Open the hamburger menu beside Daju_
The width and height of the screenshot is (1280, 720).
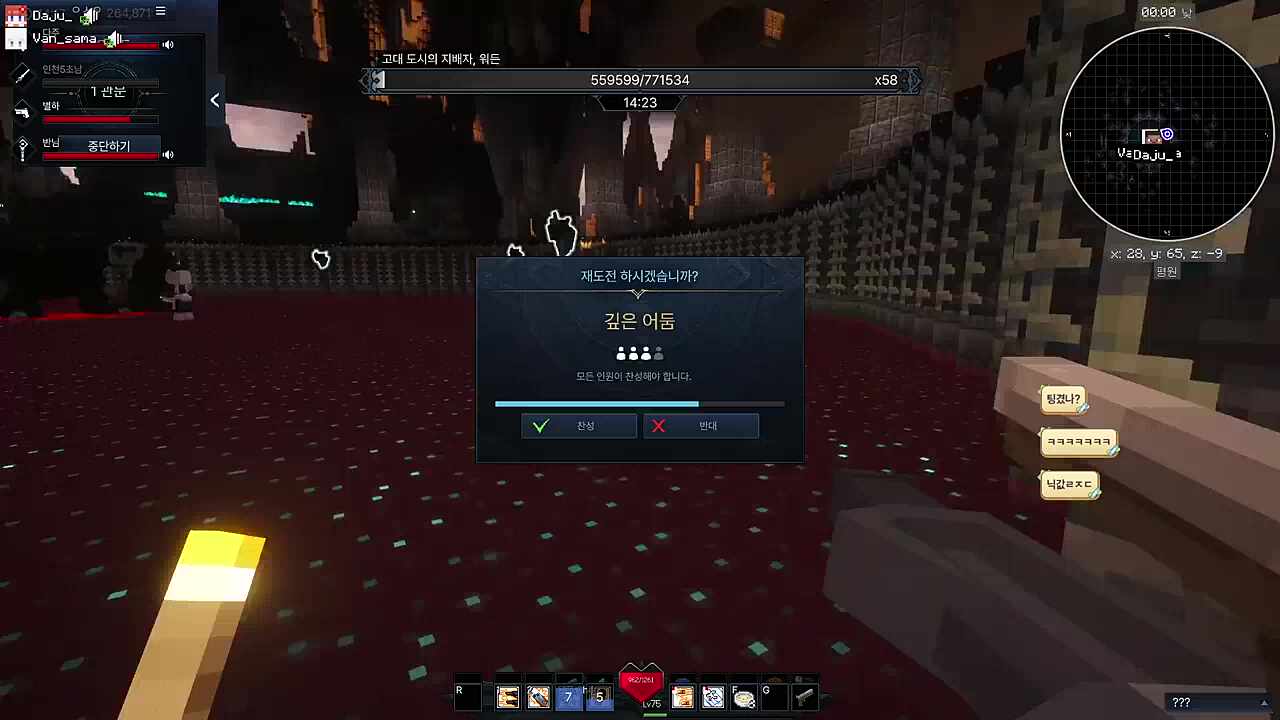point(160,12)
